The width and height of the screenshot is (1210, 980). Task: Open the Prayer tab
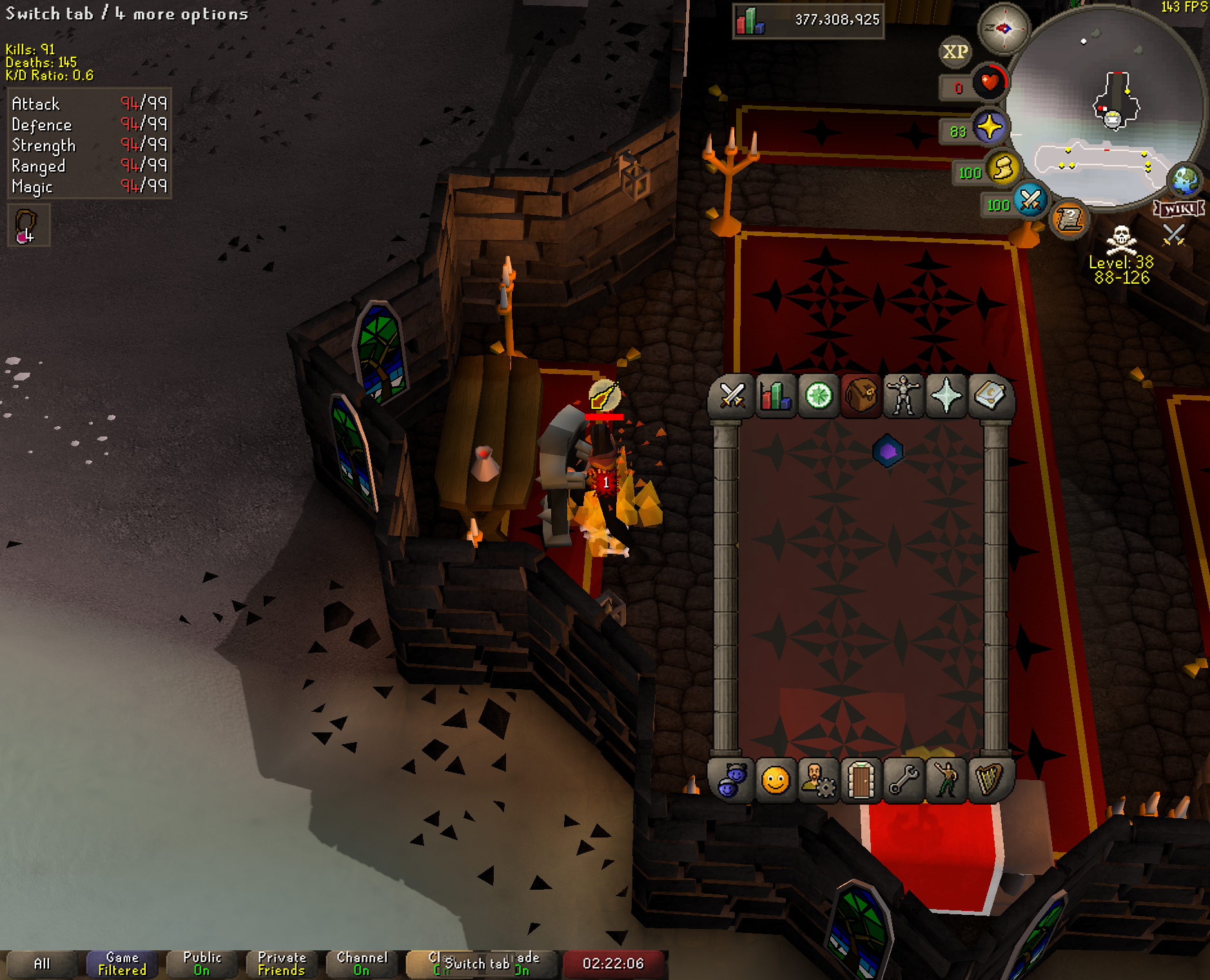946,396
